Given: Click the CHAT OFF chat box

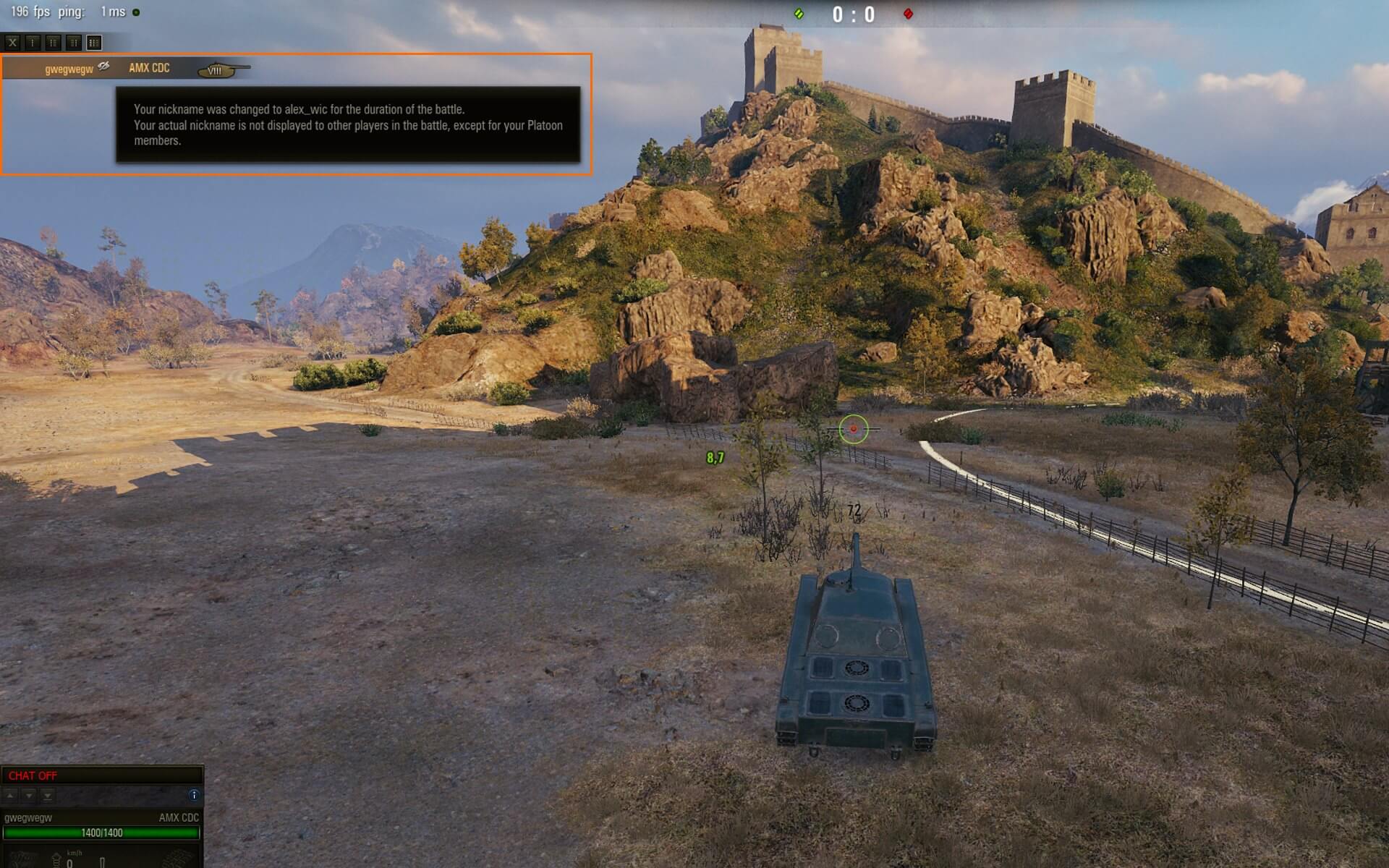Looking at the screenshot, I should click(x=101, y=775).
